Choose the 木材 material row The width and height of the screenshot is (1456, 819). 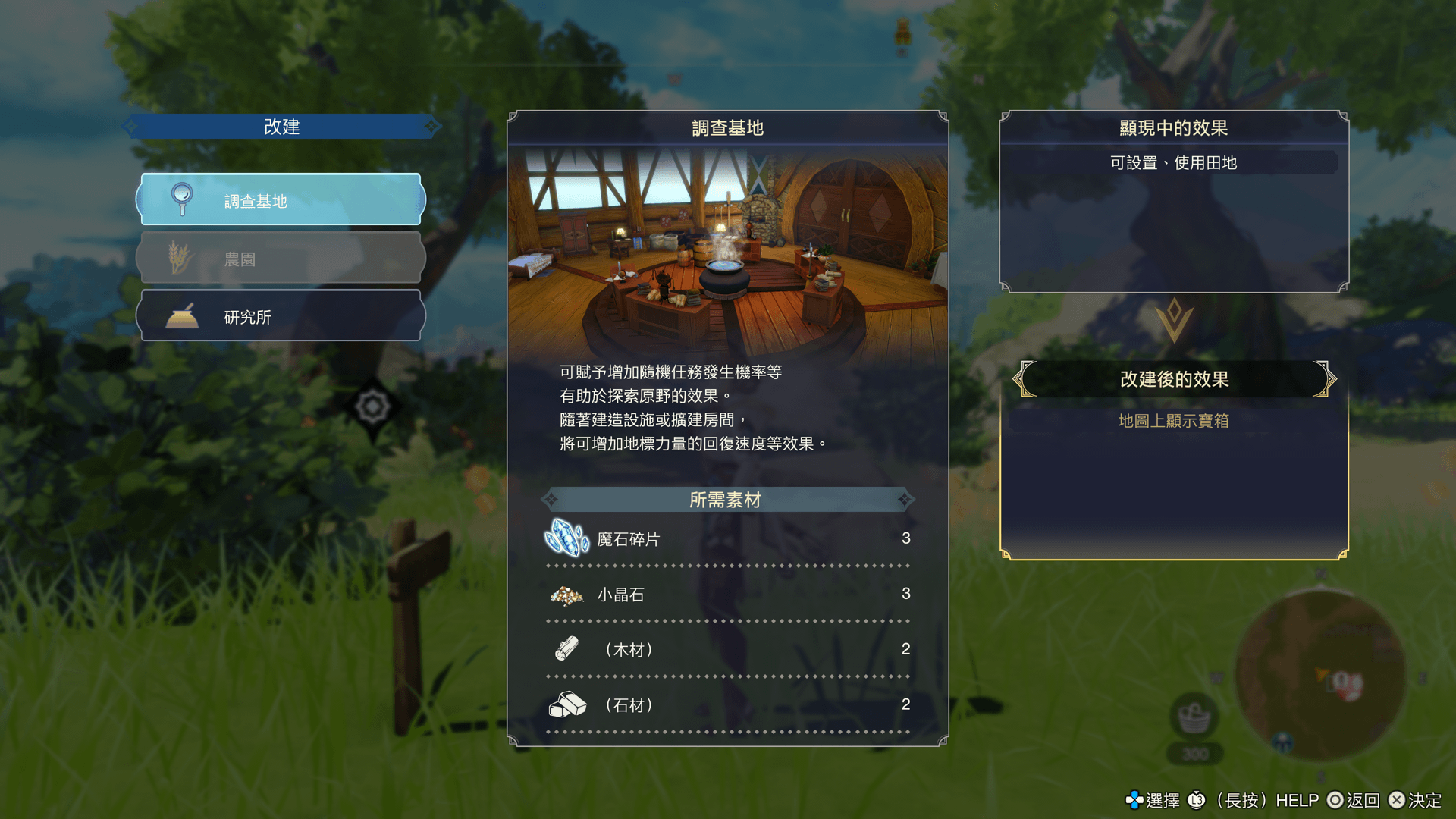point(726,649)
